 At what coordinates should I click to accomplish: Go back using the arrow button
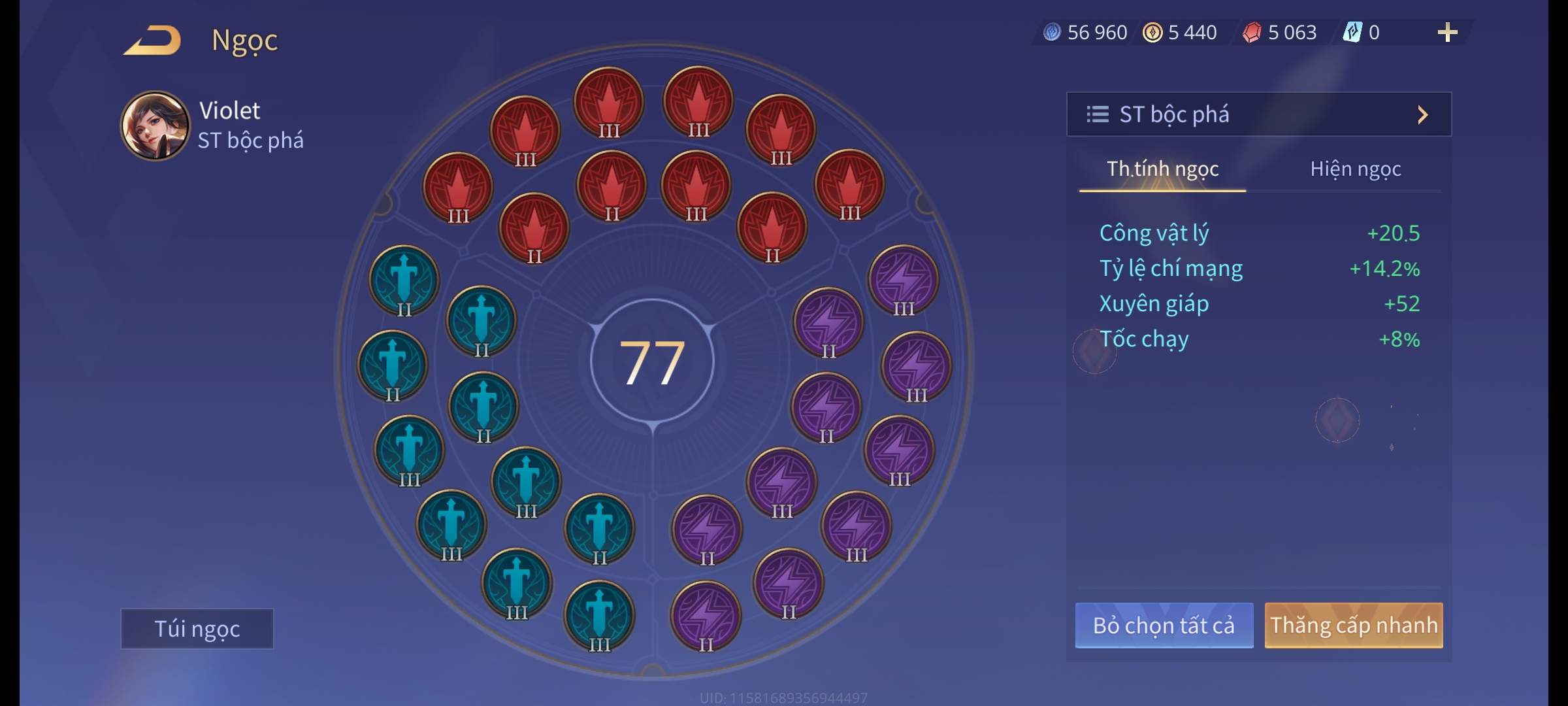(154, 41)
